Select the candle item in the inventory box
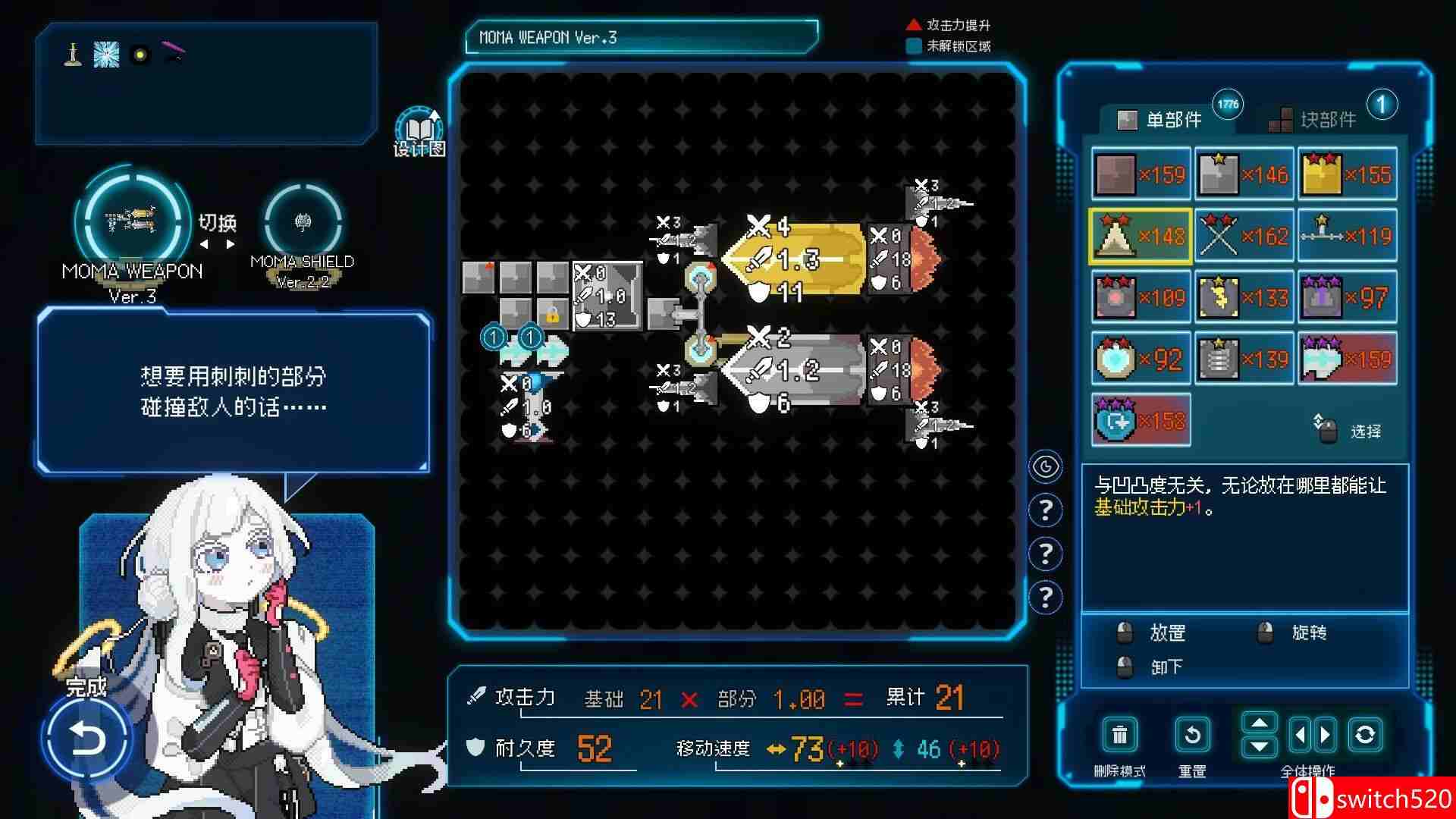 click(72, 54)
